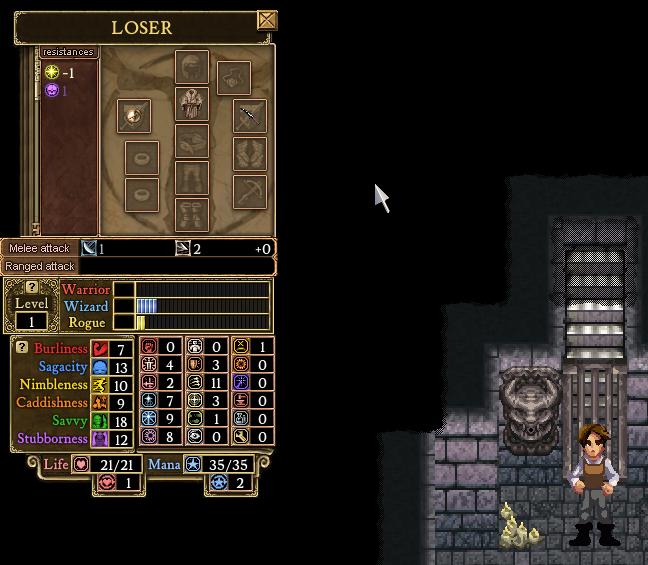Select the empty pants slot
Viewport: 648px width, 565px height.
point(192,178)
